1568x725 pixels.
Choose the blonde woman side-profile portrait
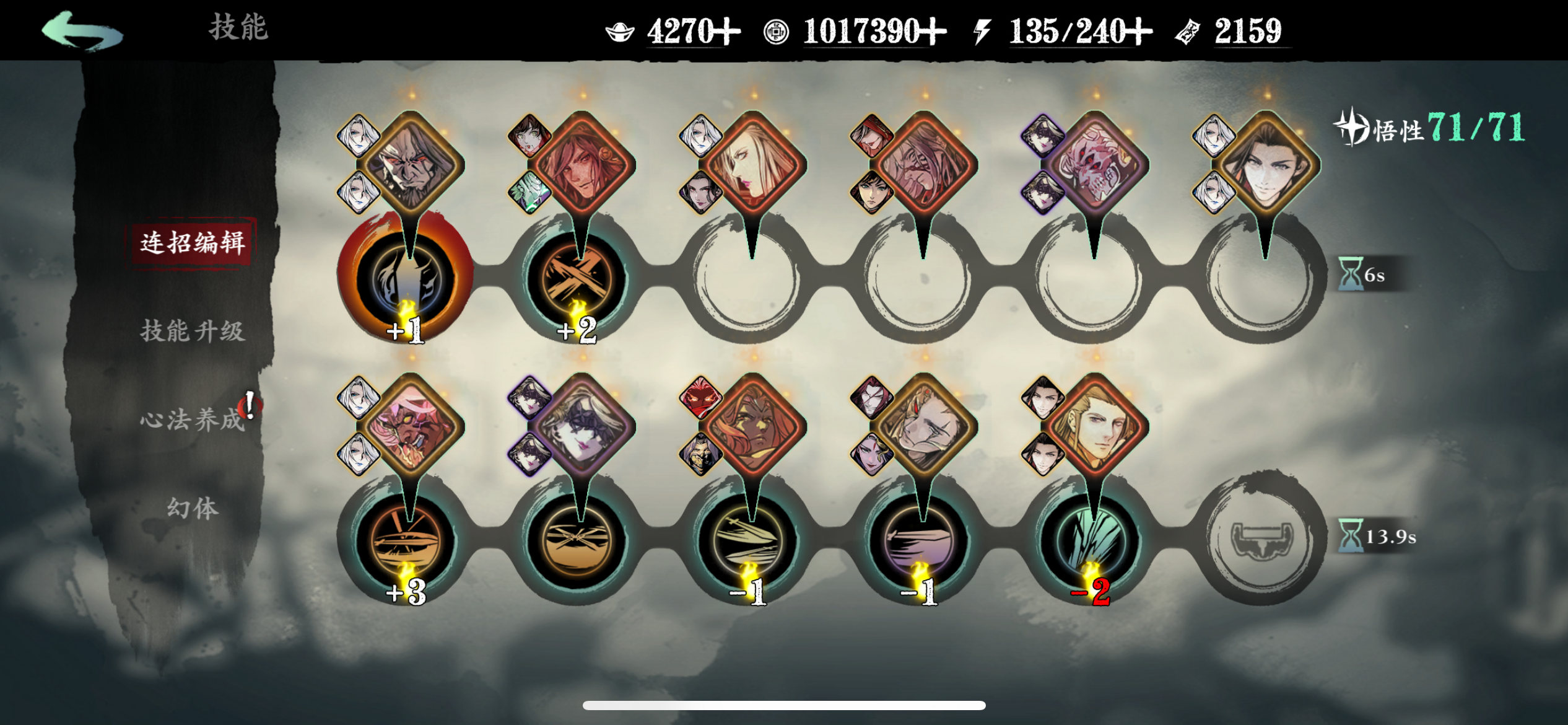(x=753, y=164)
